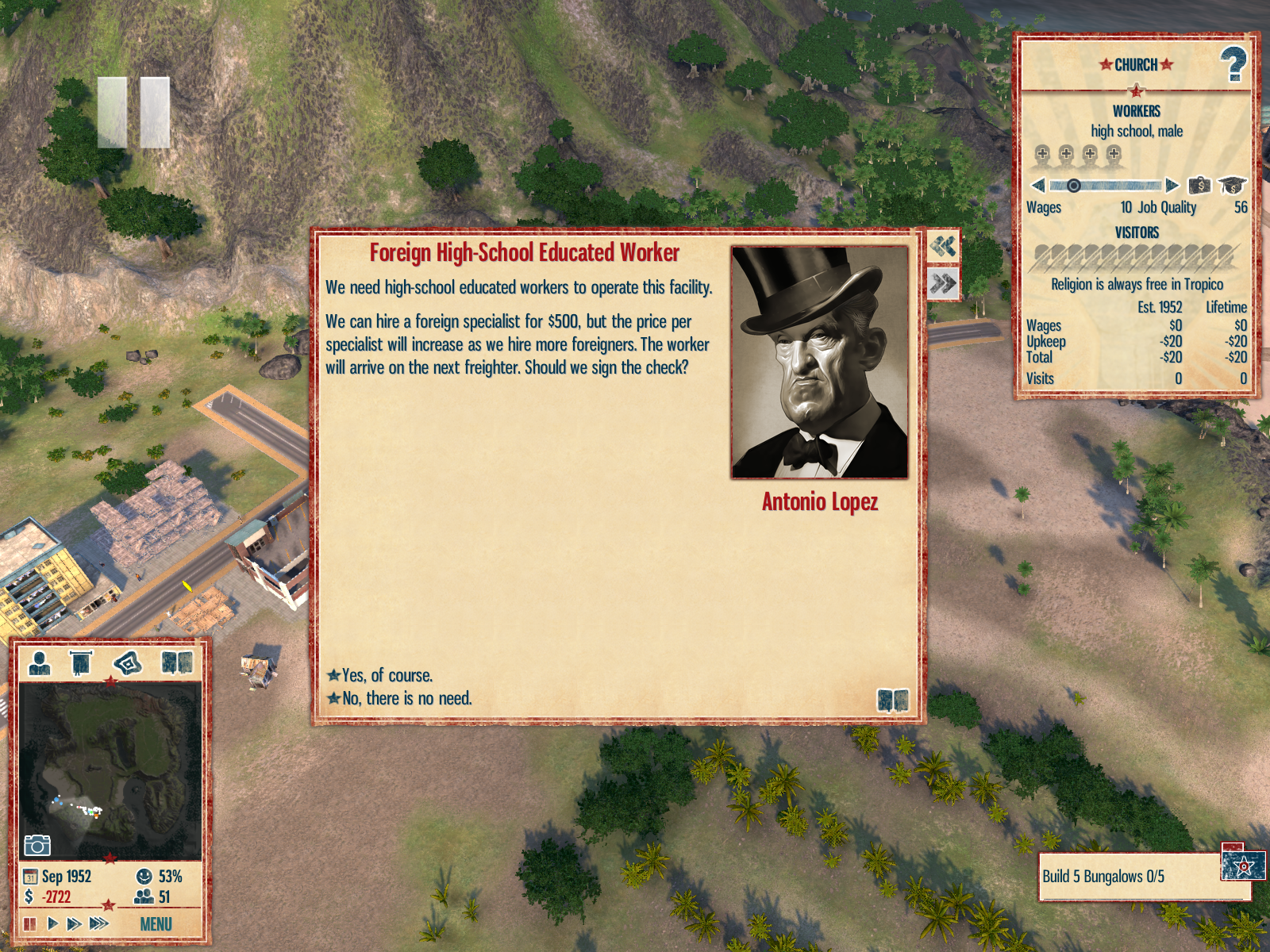Open Church help question mark
This screenshot has width=1270, height=952.
pyautogui.click(x=1233, y=64)
